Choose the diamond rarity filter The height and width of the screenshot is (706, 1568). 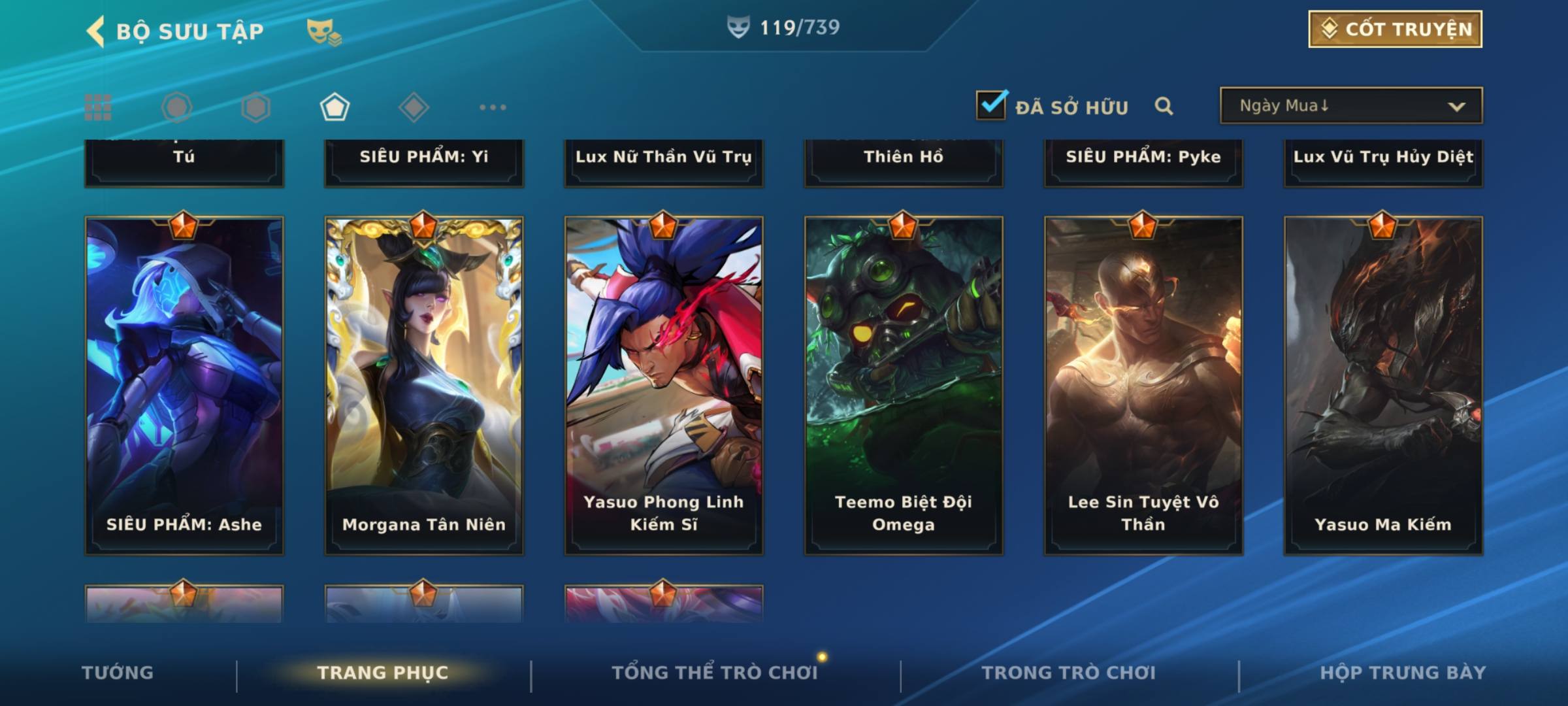pos(414,107)
